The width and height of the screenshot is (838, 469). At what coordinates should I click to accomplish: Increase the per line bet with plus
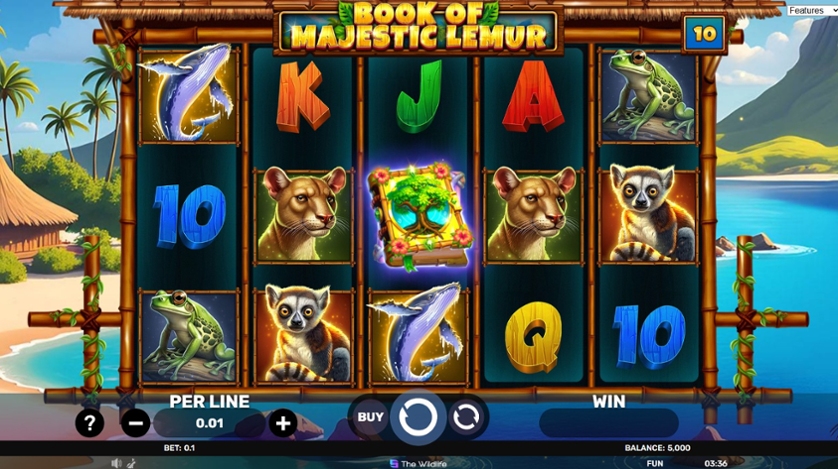283,423
